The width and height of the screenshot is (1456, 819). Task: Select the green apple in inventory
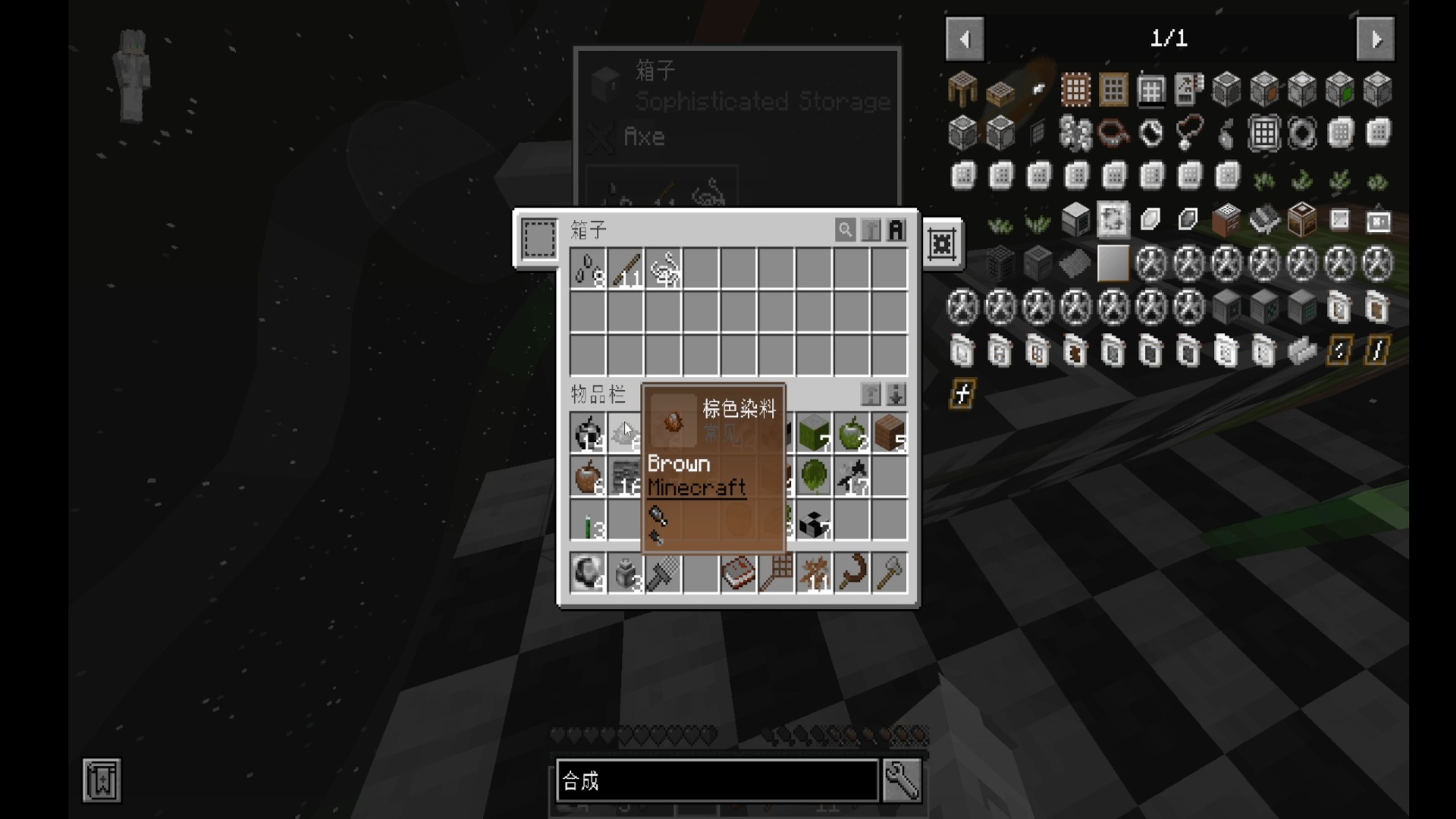[x=852, y=433]
